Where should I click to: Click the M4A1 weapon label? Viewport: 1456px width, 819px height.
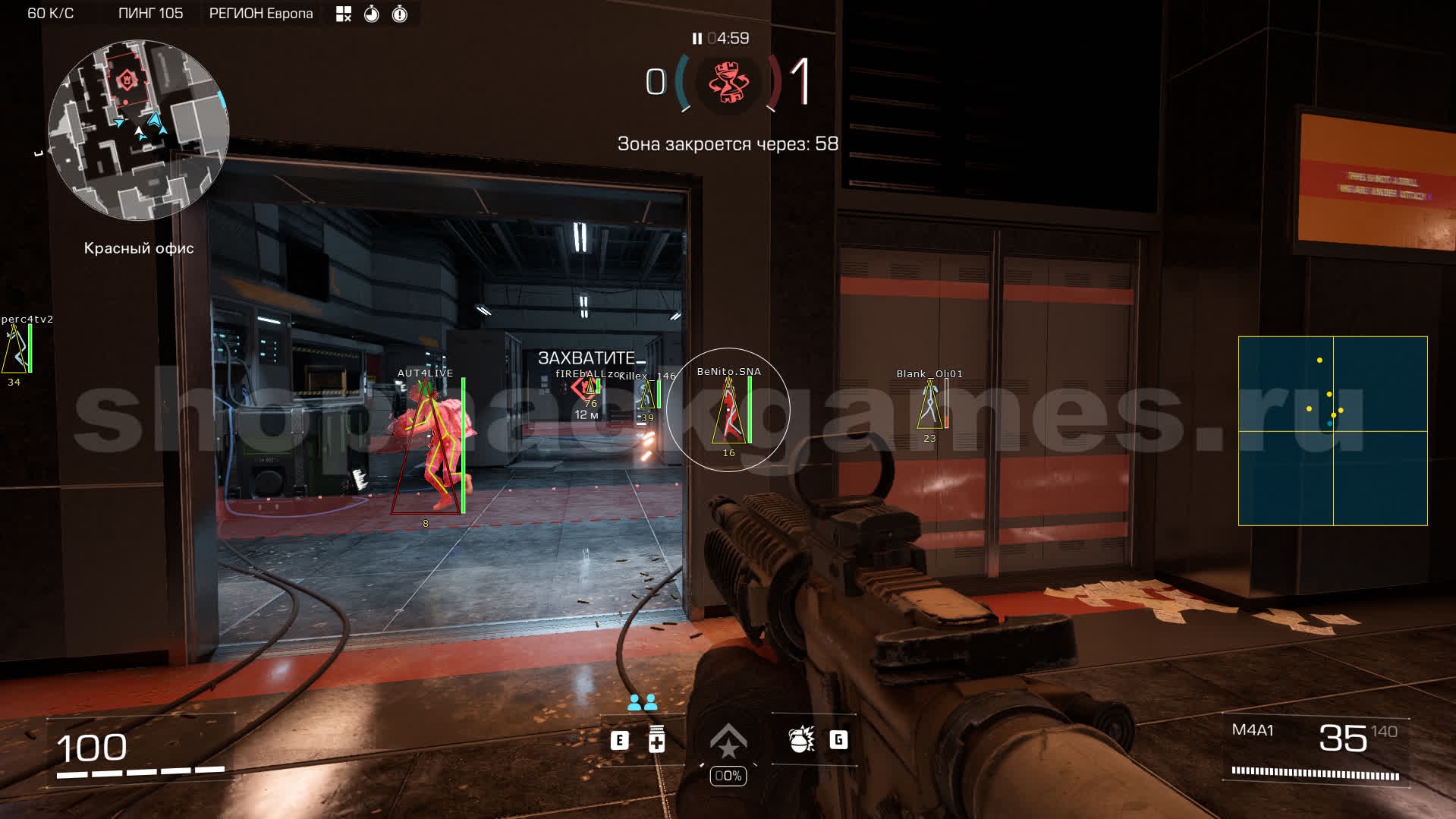(x=1253, y=730)
